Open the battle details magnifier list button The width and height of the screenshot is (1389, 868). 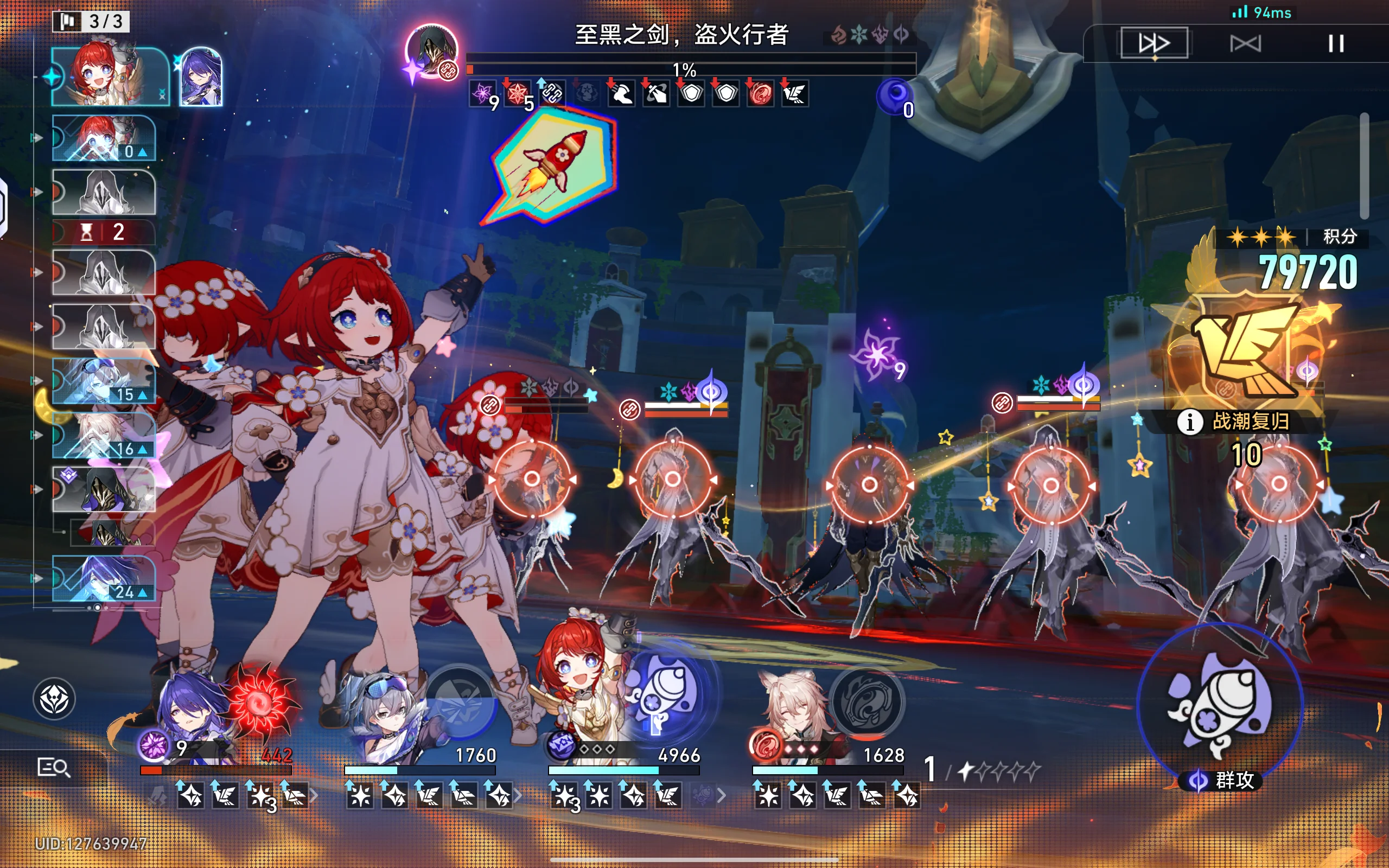coord(53,767)
